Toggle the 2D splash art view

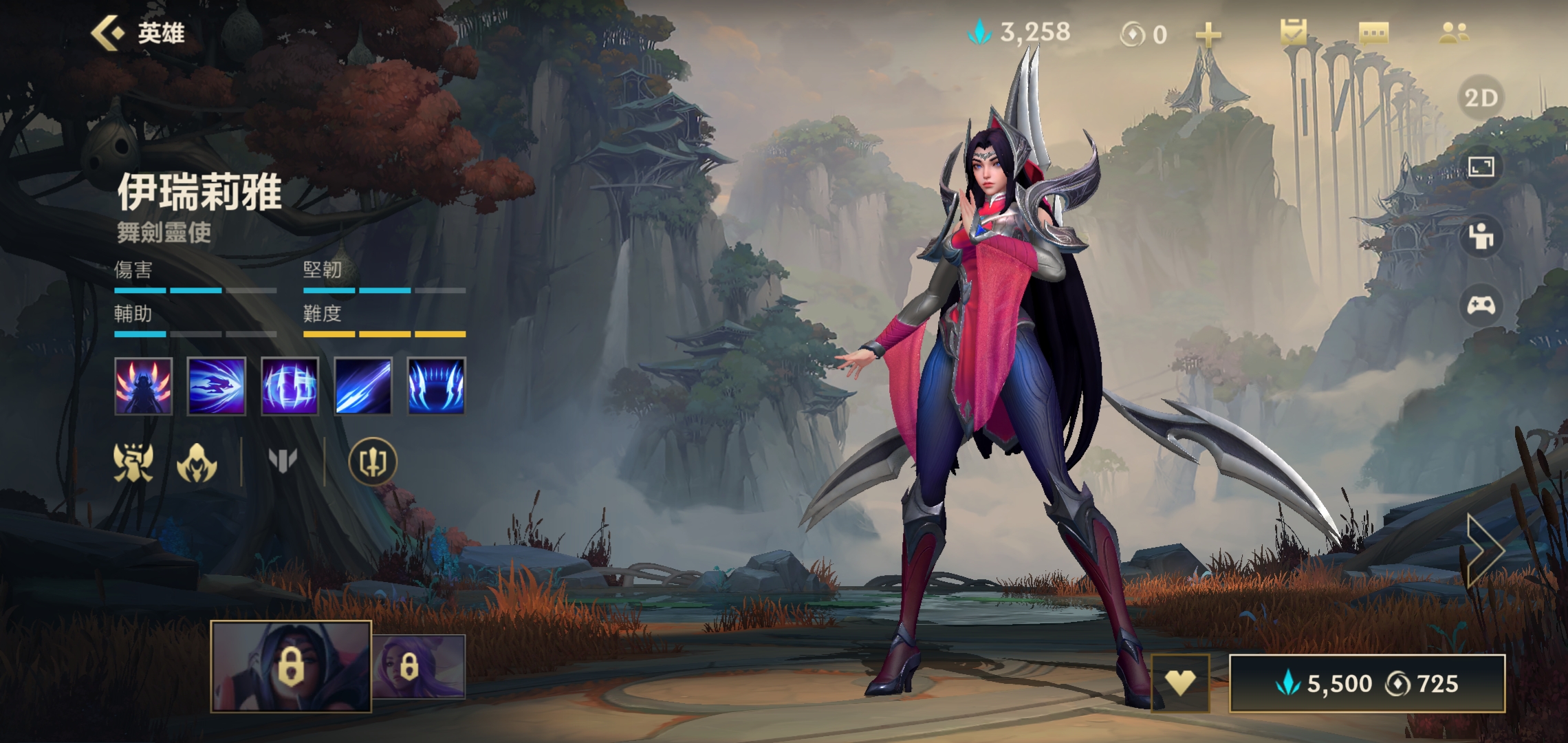click(1481, 98)
